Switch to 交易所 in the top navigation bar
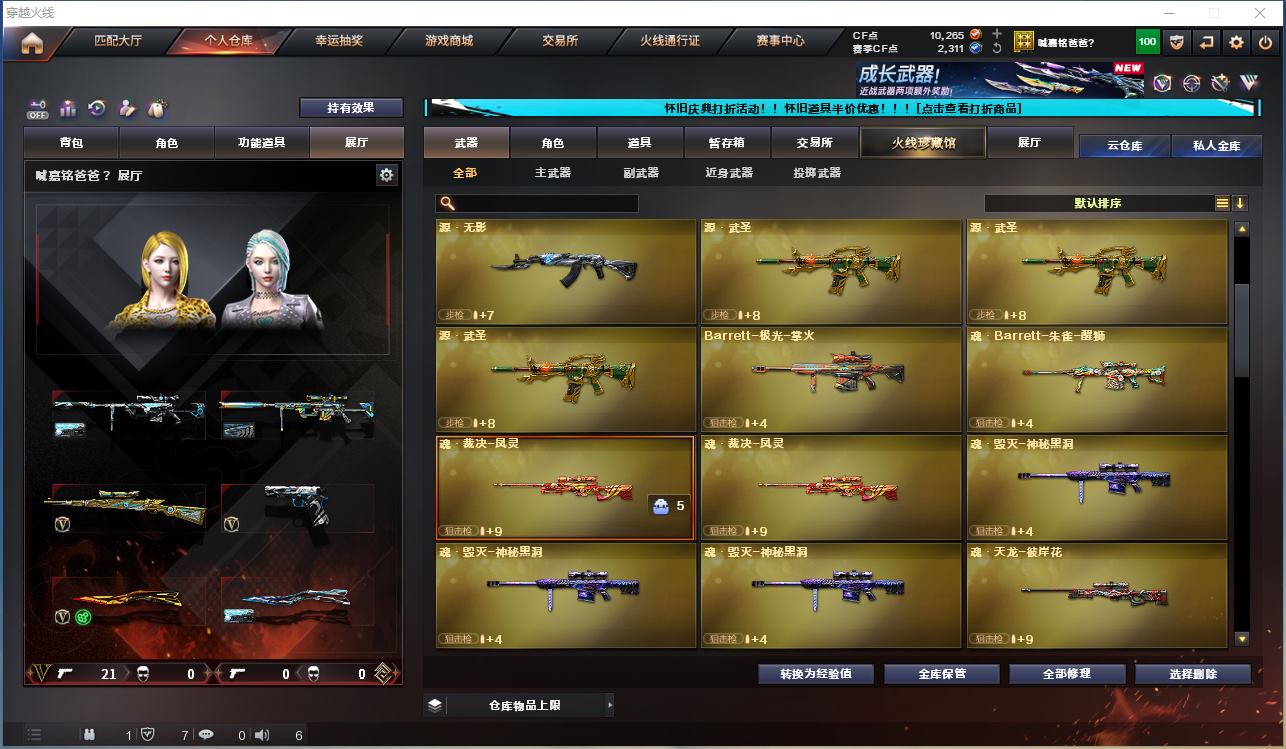 (x=560, y=41)
